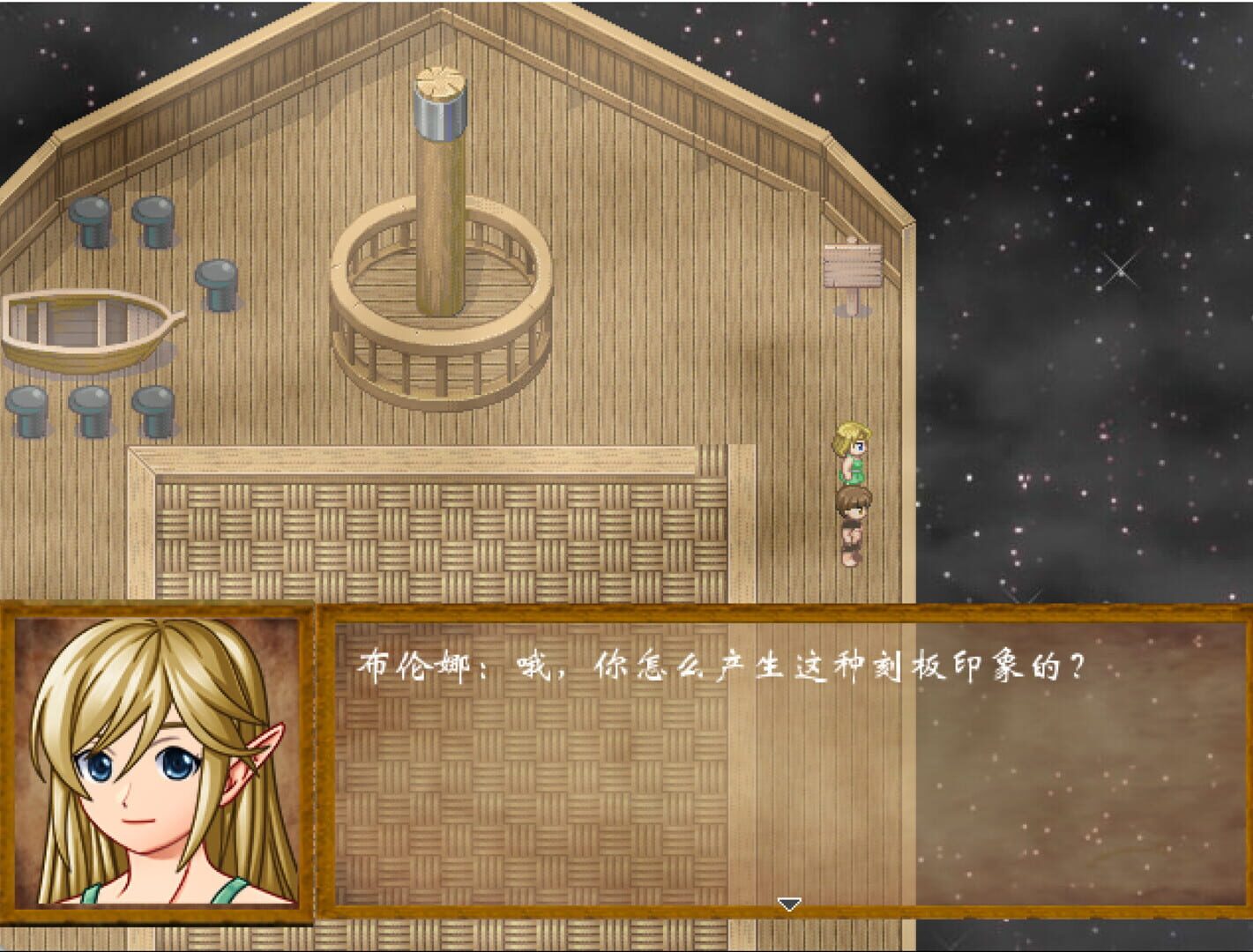The width and height of the screenshot is (1253, 952).
Task: Click the starry night sky beside the ship
Action: tap(1102, 264)
